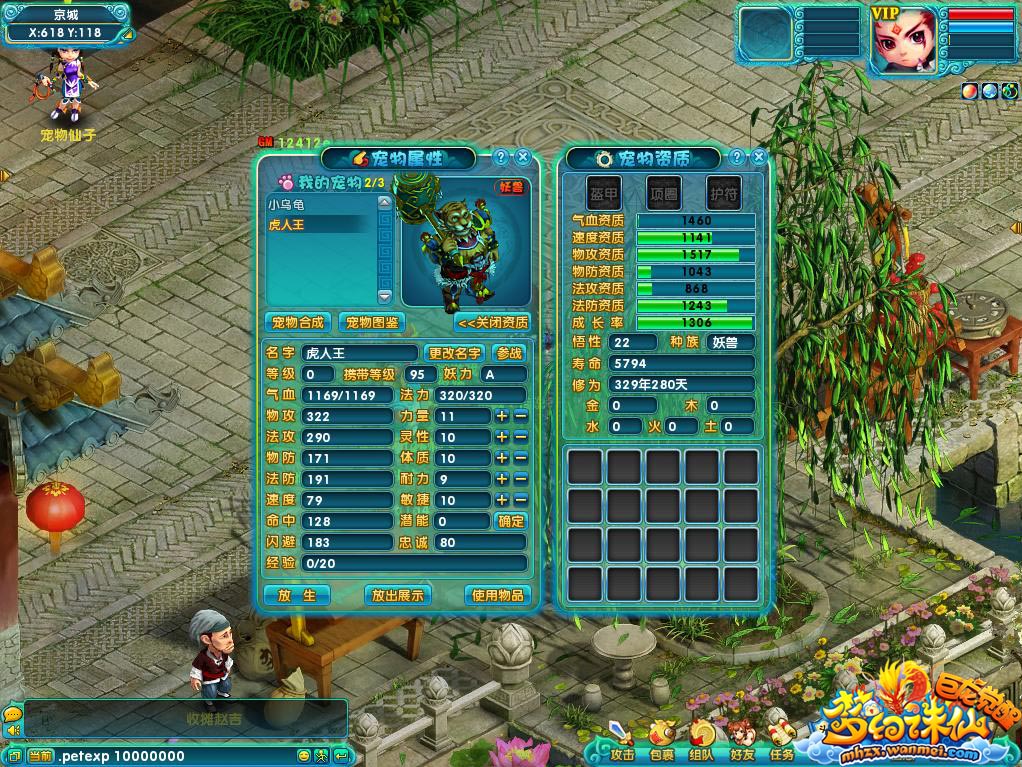Increase 力量 strength with plus button

click(x=502, y=416)
